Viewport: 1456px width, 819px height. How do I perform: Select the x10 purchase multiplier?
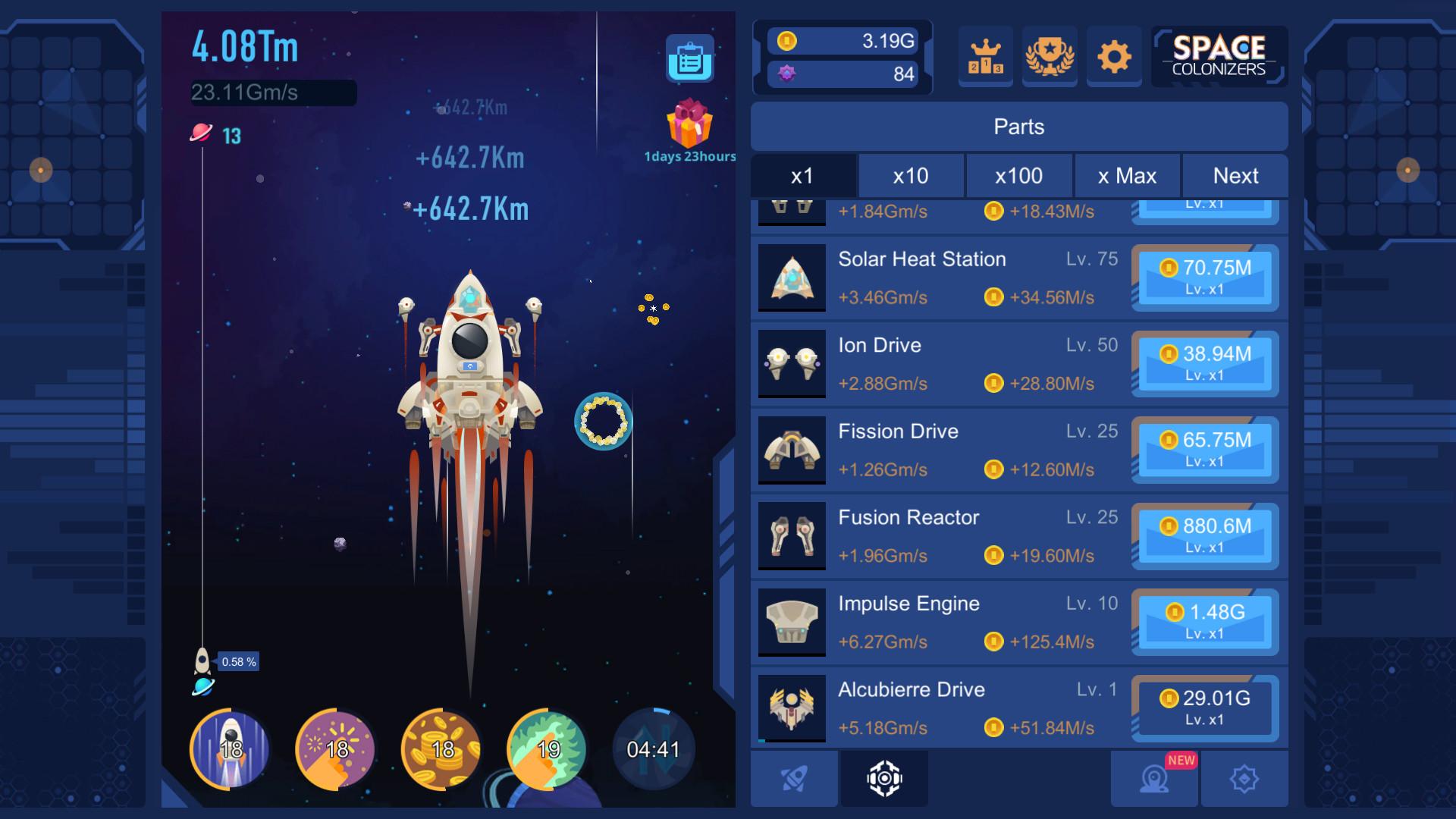point(912,175)
